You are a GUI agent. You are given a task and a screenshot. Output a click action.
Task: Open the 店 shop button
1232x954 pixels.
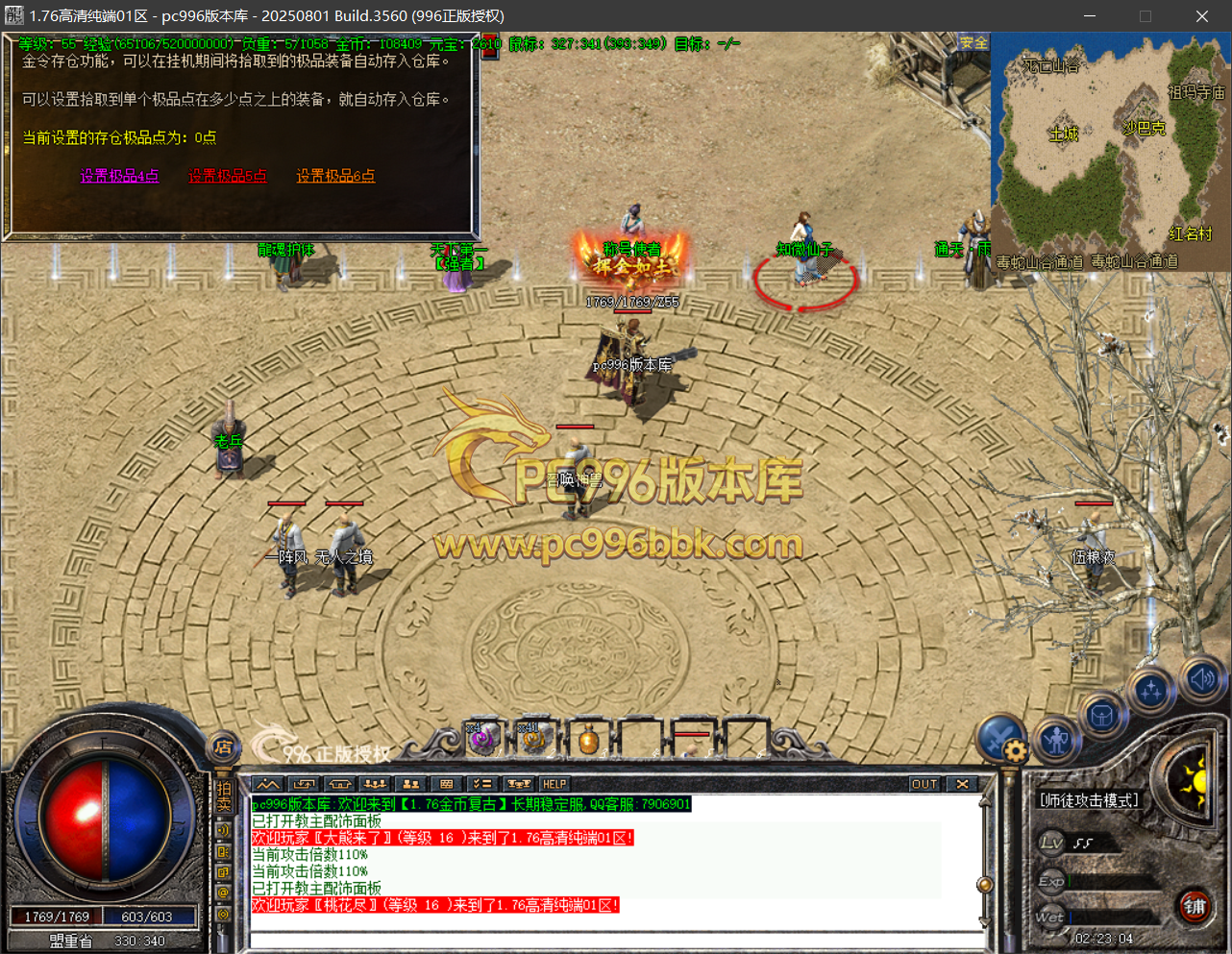pos(223,746)
